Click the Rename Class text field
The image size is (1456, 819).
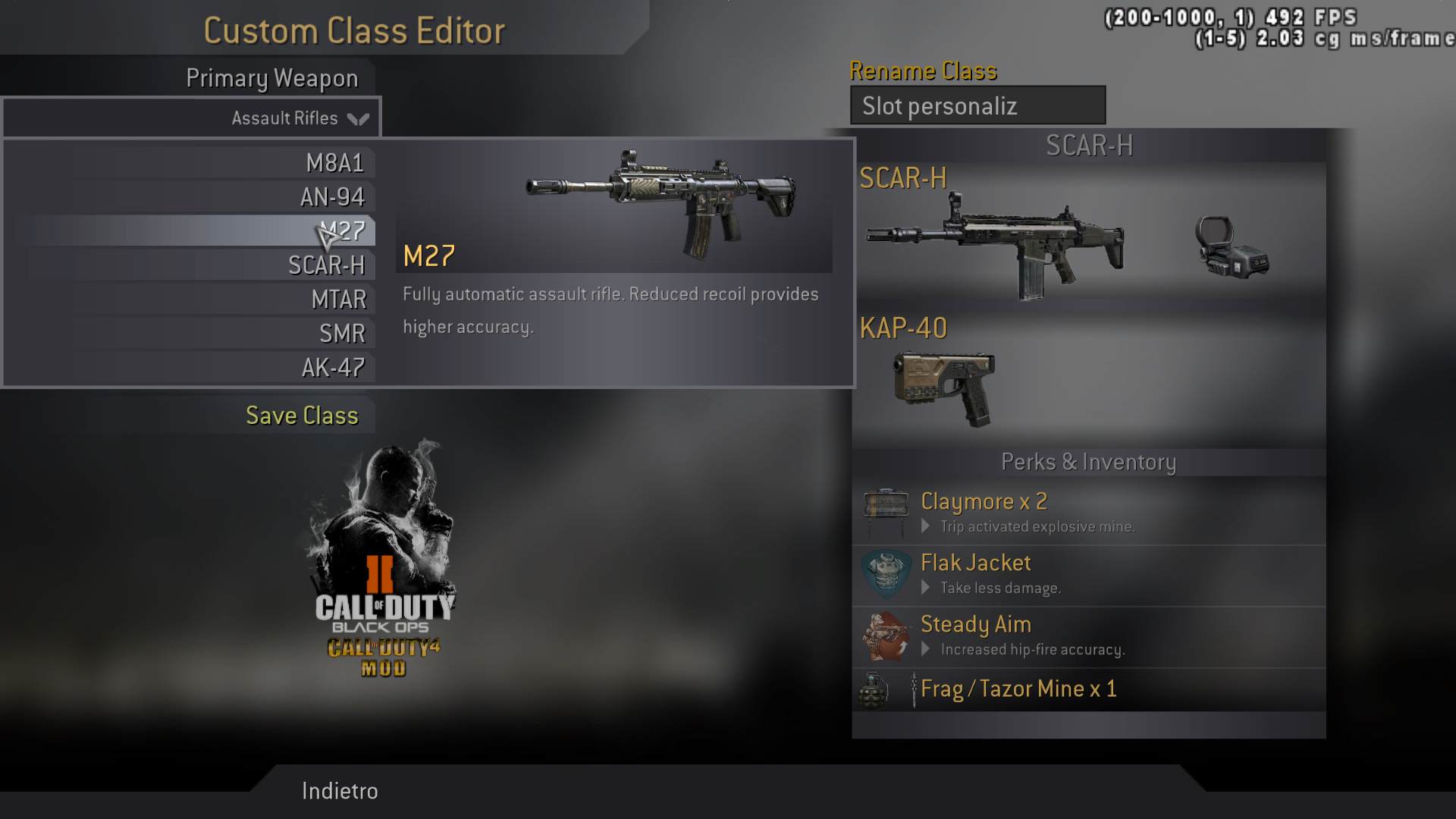coord(977,106)
